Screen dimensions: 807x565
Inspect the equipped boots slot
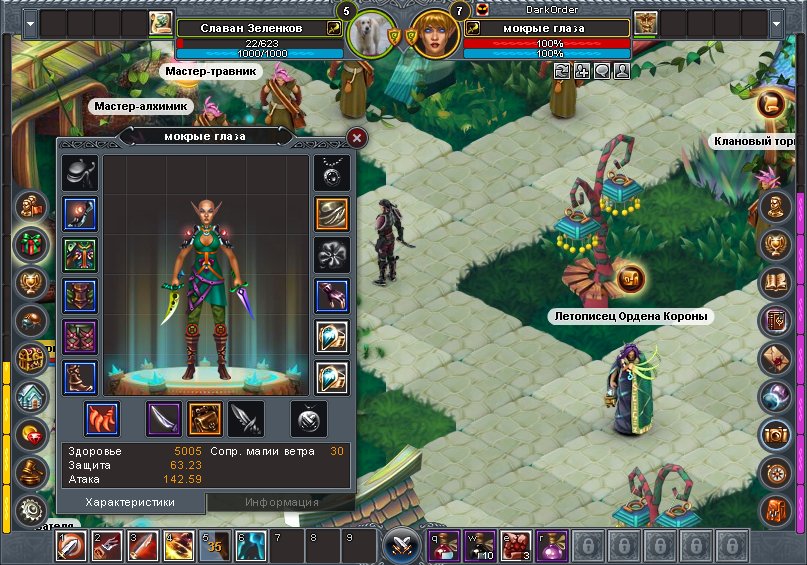[x=79, y=377]
